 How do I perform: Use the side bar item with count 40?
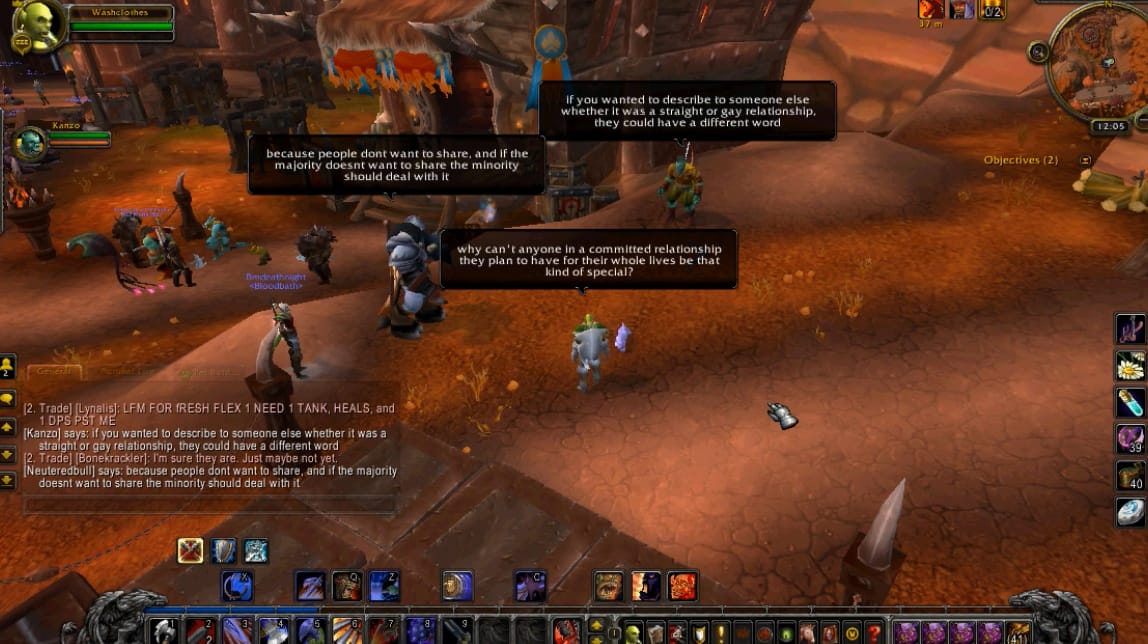1130,475
